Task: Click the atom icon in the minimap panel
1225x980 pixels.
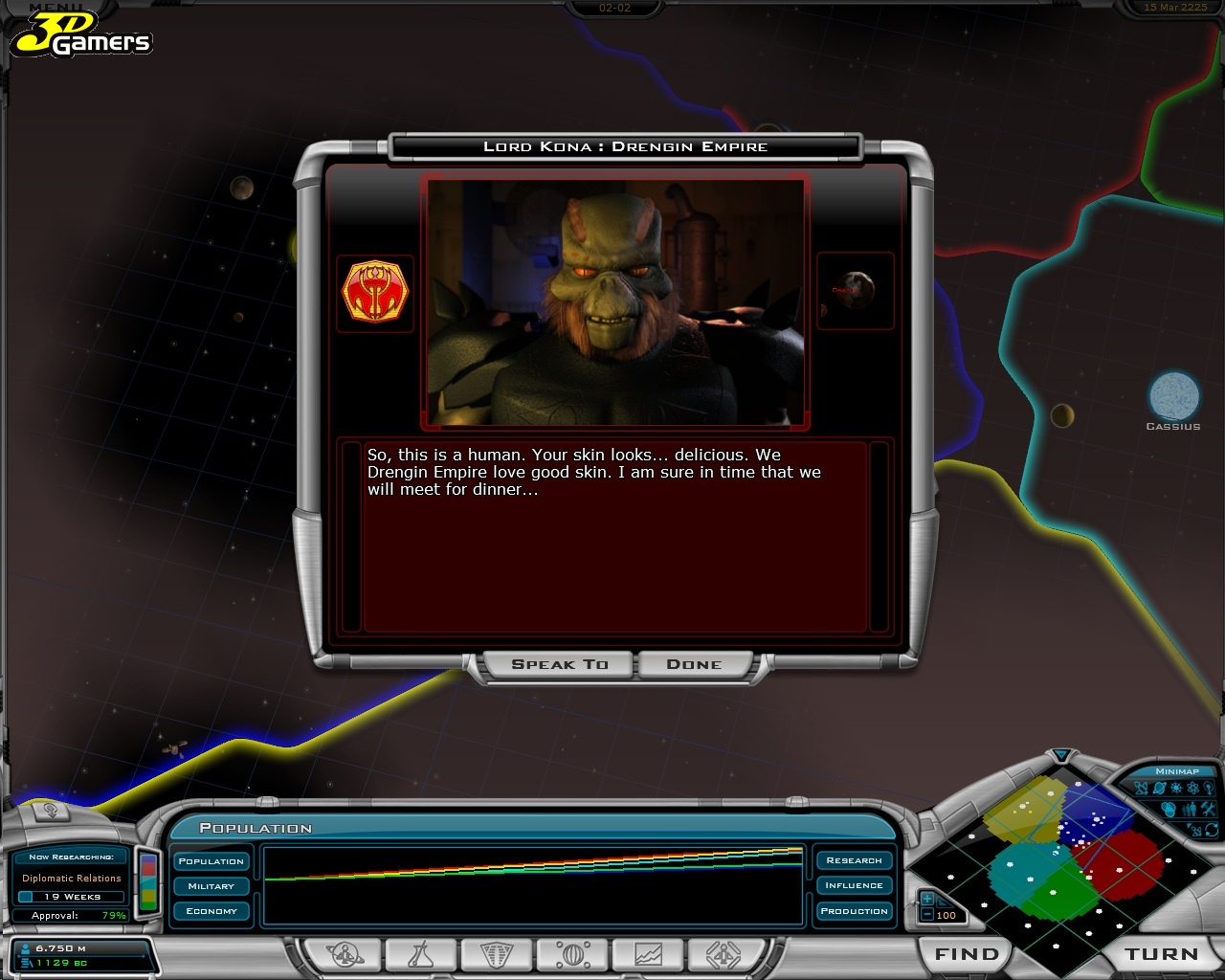Action: point(1192,788)
